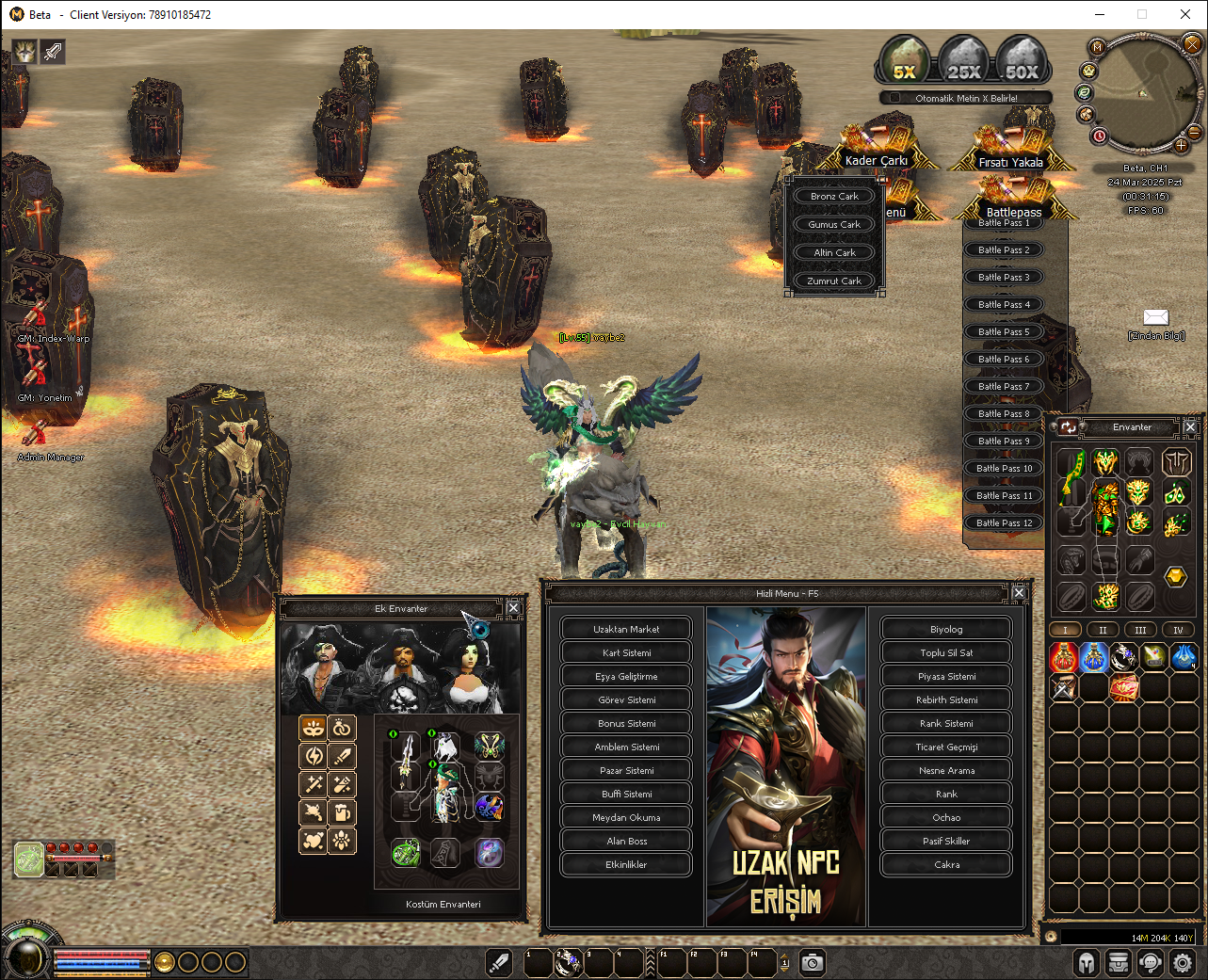Activate the 25X metin stone multiplier
The height and width of the screenshot is (980, 1208).
[x=963, y=61]
